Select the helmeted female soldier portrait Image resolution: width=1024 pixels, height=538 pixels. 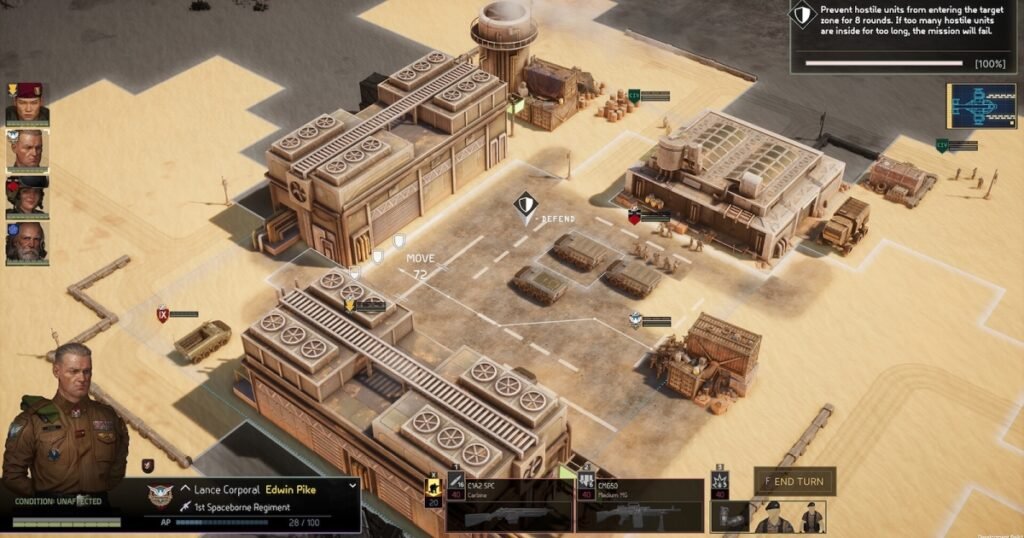click(x=27, y=196)
